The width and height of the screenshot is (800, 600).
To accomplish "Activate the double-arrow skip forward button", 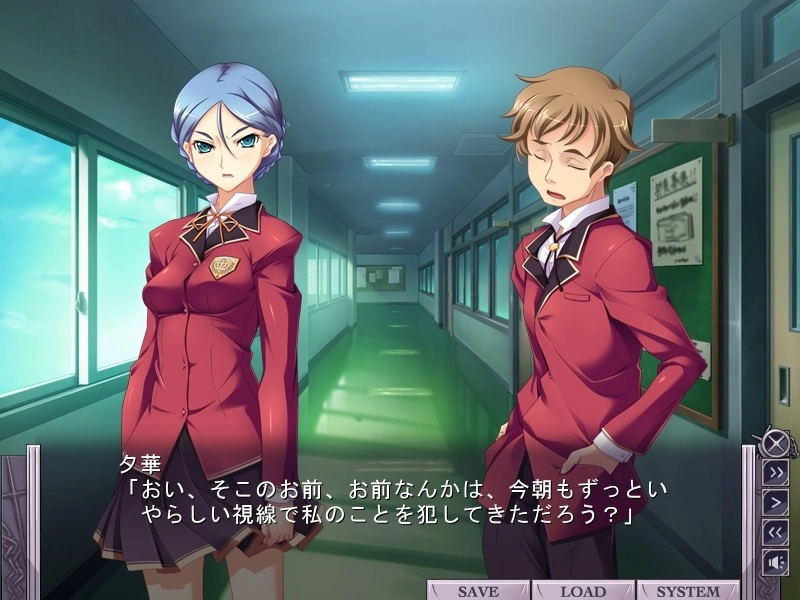I will click(x=776, y=473).
